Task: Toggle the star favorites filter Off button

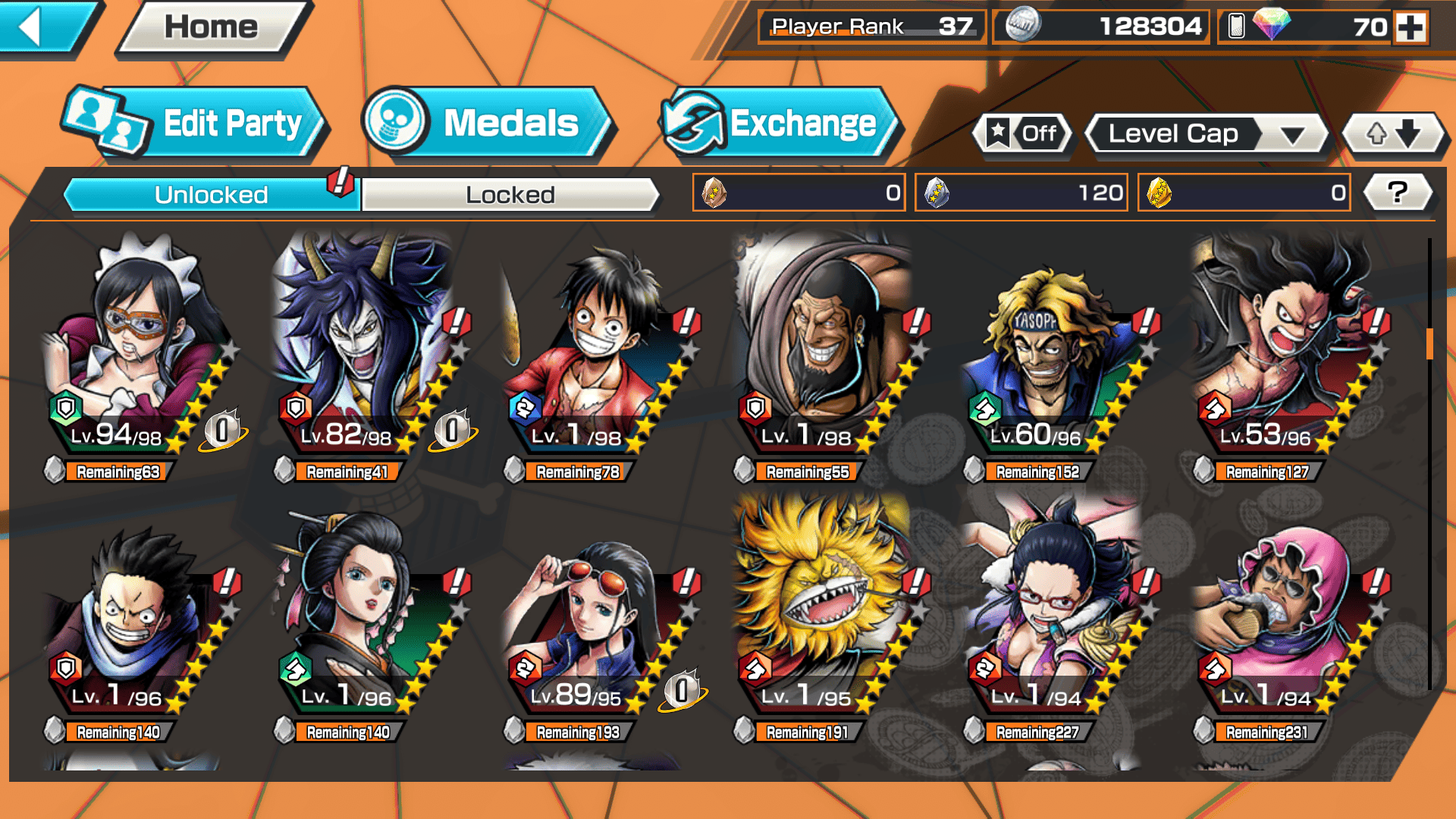Action: (x=1023, y=134)
